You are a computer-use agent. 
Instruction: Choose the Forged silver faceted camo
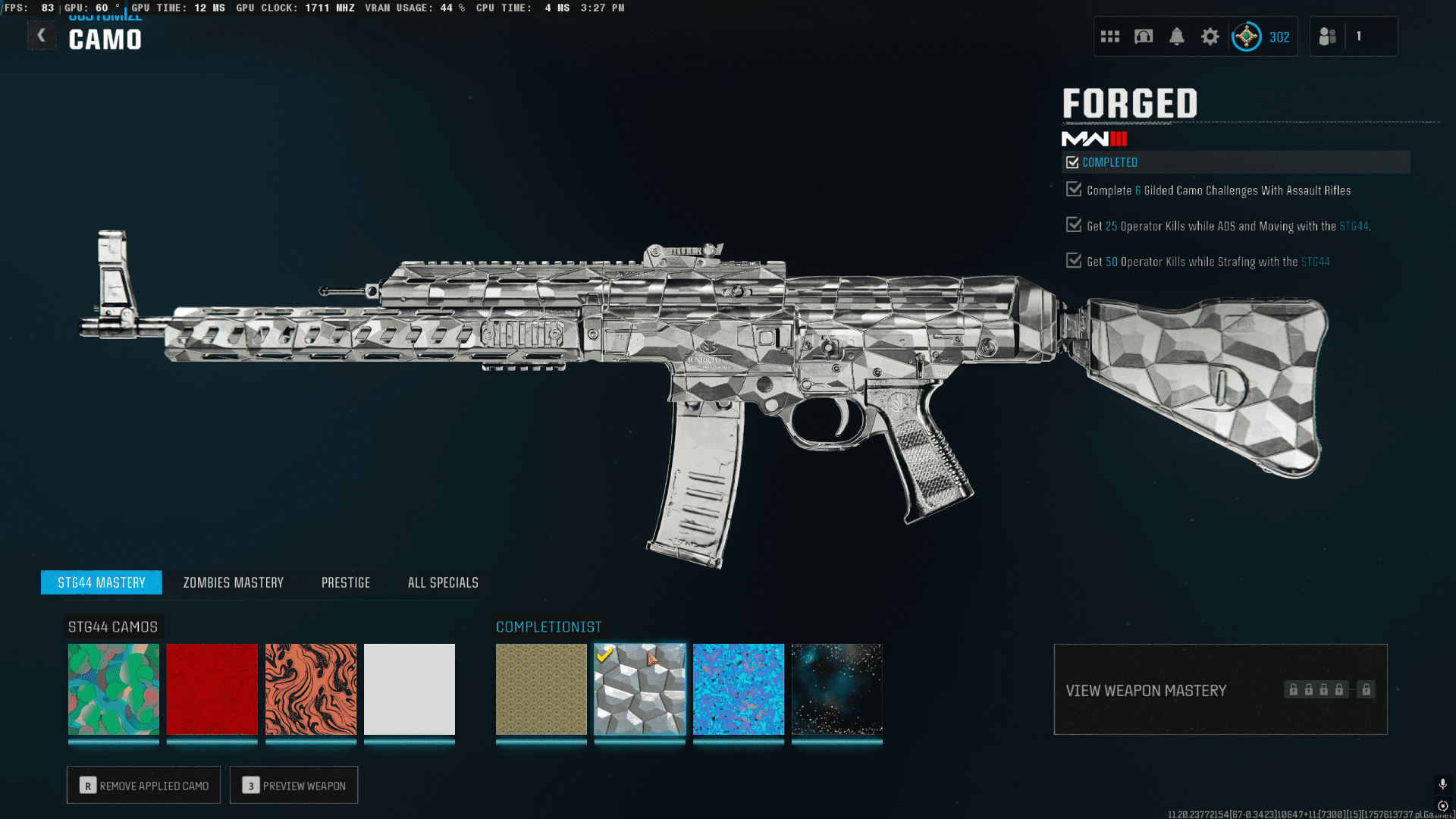click(640, 689)
